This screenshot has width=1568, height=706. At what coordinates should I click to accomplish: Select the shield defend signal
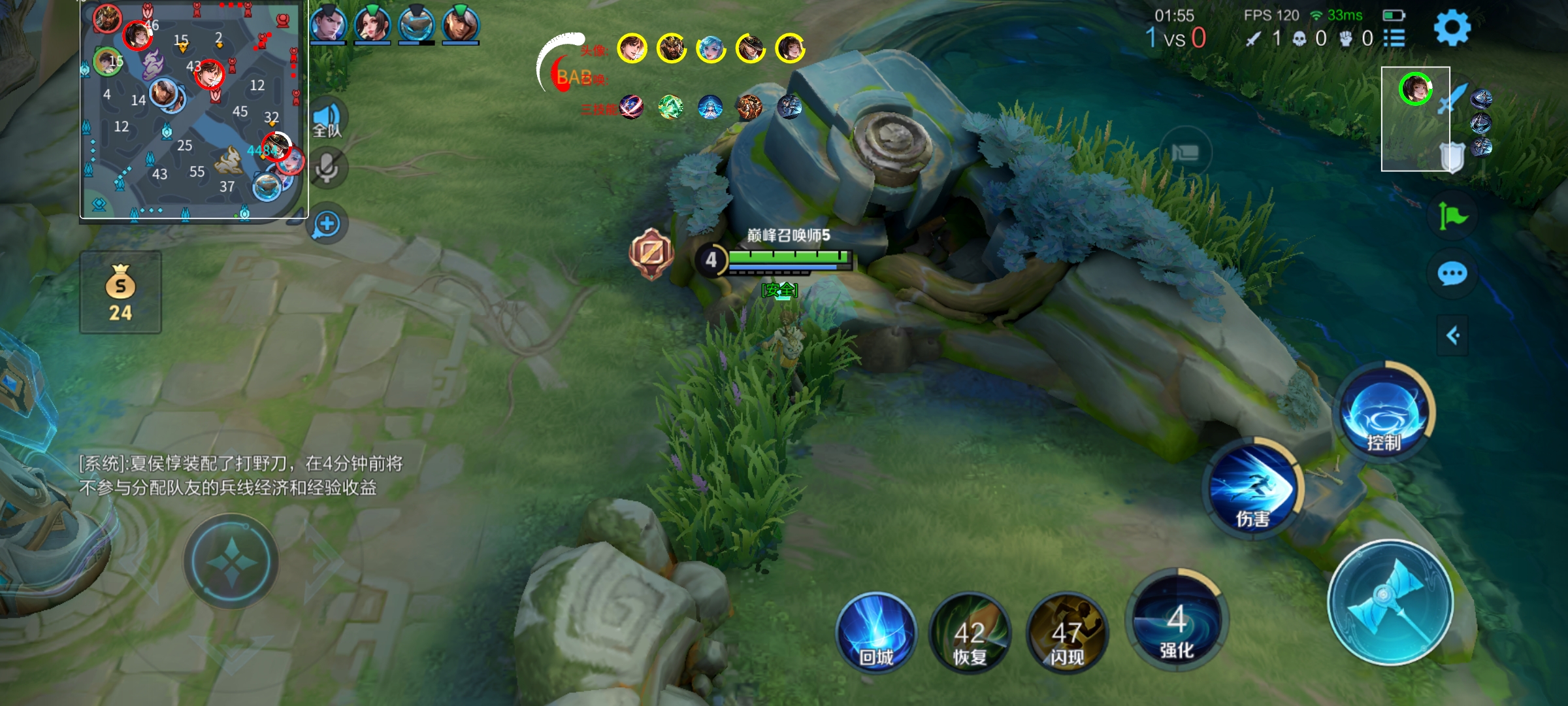[1452, 157]
